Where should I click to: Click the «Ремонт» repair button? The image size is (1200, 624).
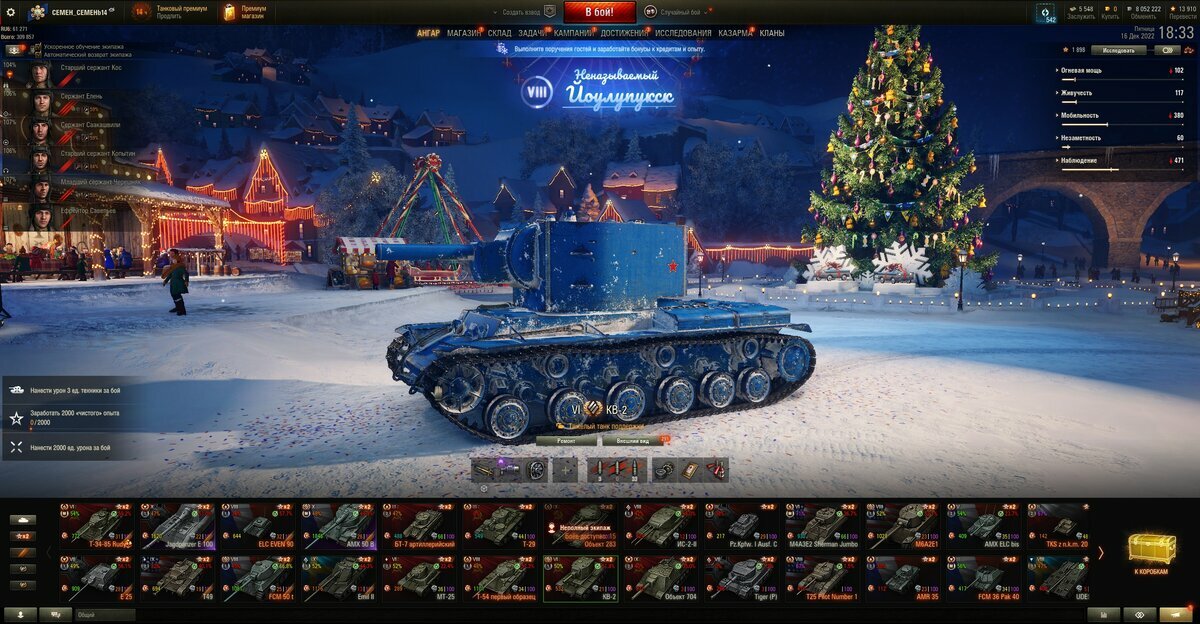566,440
